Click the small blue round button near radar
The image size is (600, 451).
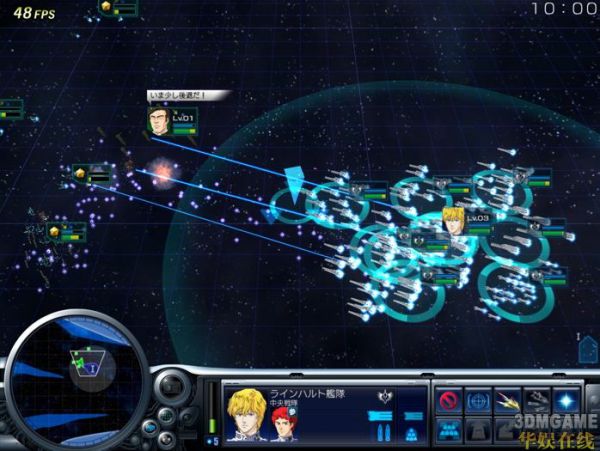click(x=150, y=427)
